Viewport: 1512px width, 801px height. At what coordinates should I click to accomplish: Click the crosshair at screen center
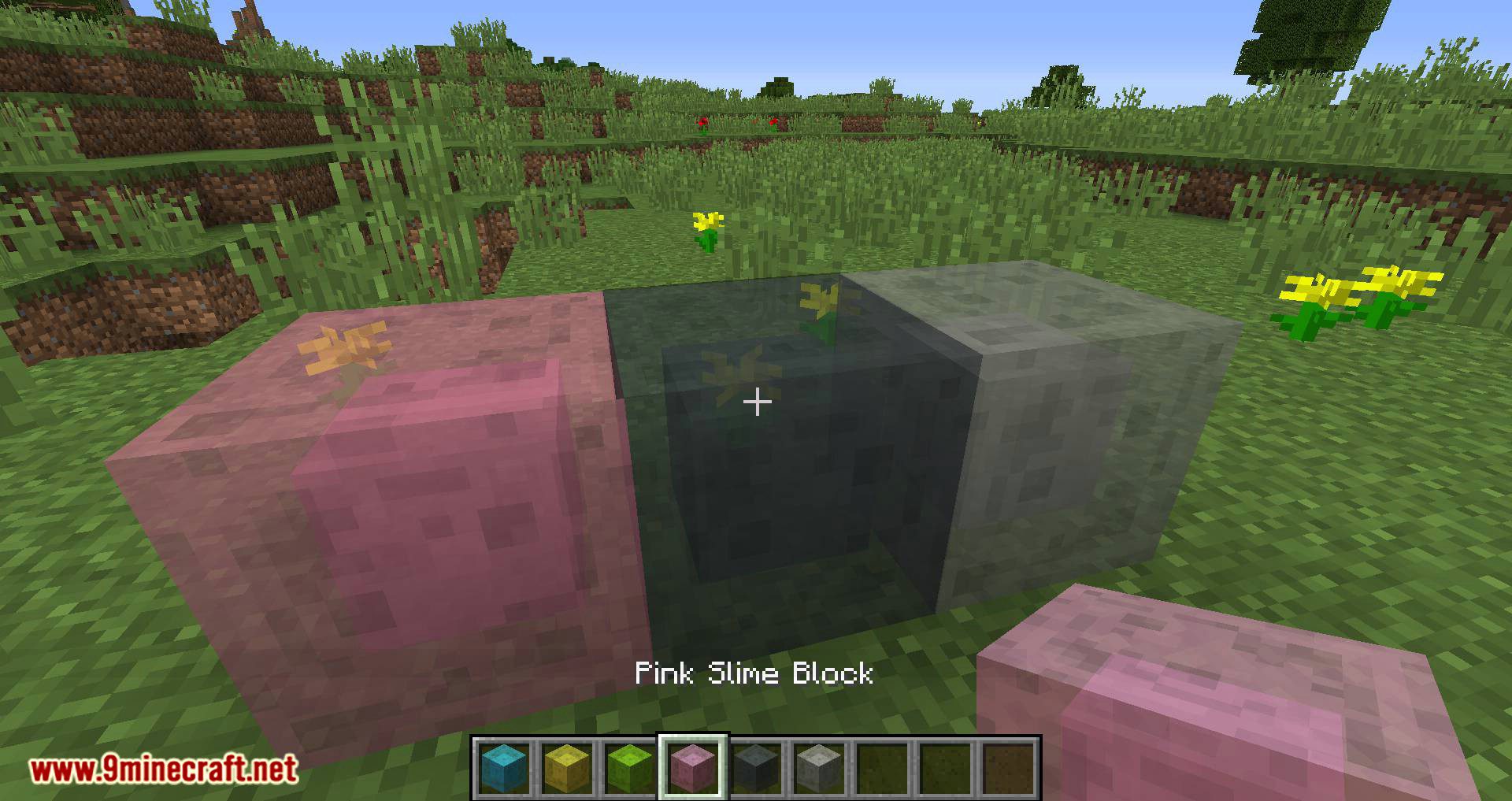(x=756, y=402)
